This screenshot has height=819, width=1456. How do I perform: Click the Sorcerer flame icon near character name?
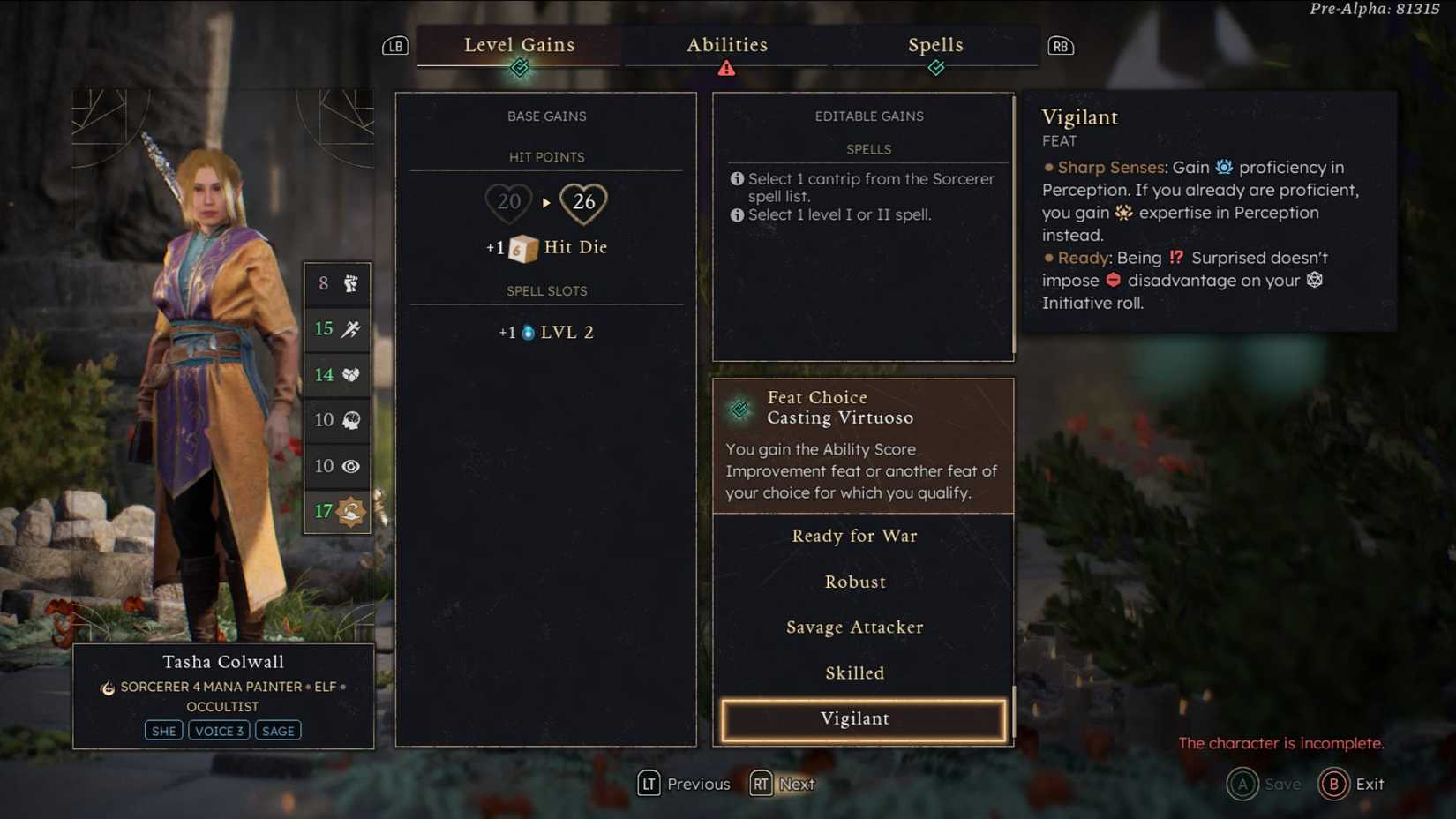click(x=106, y=687)
